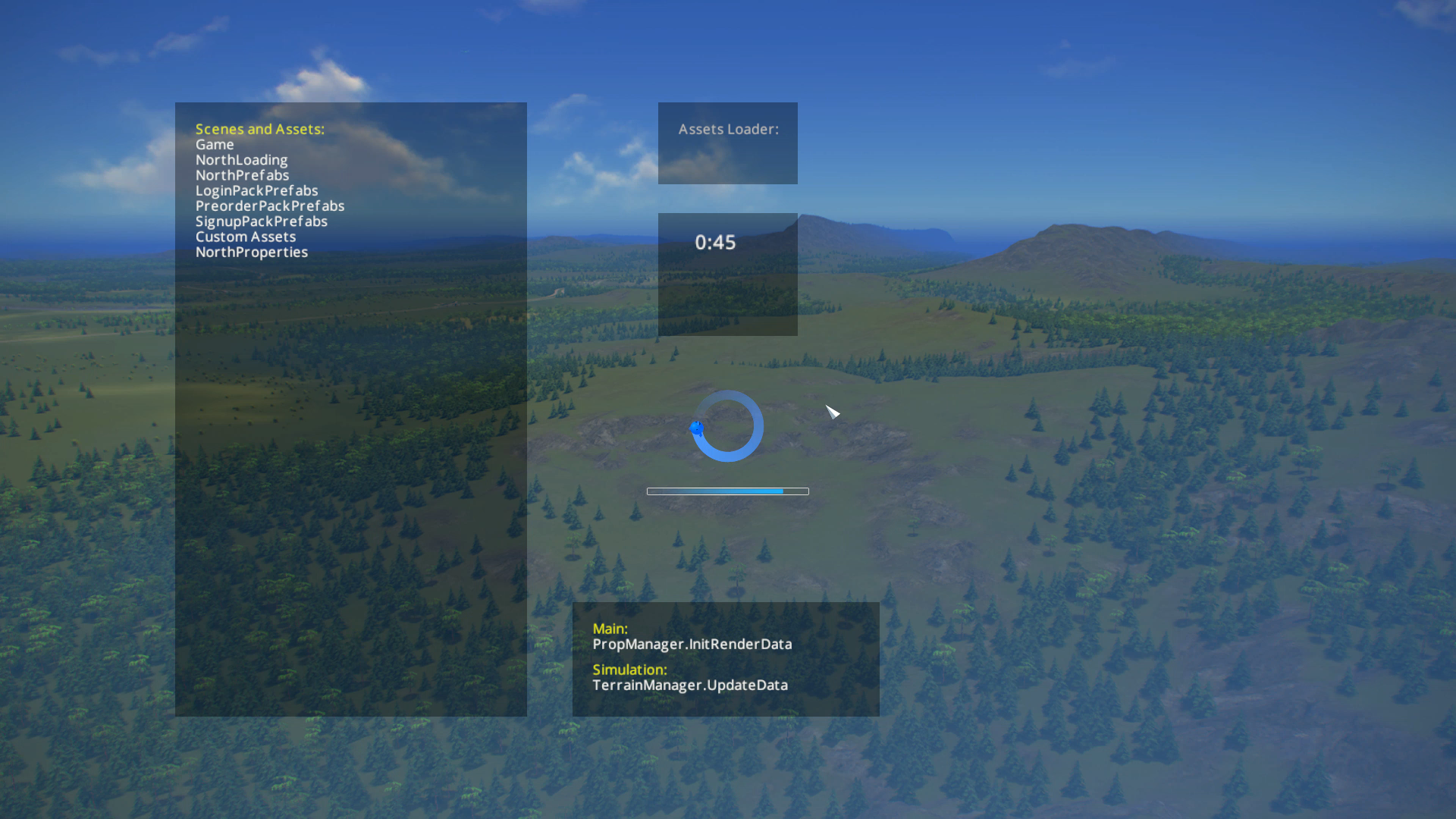Click the Main task status indicator
The image size is (1456, 819).
point(610,629)
